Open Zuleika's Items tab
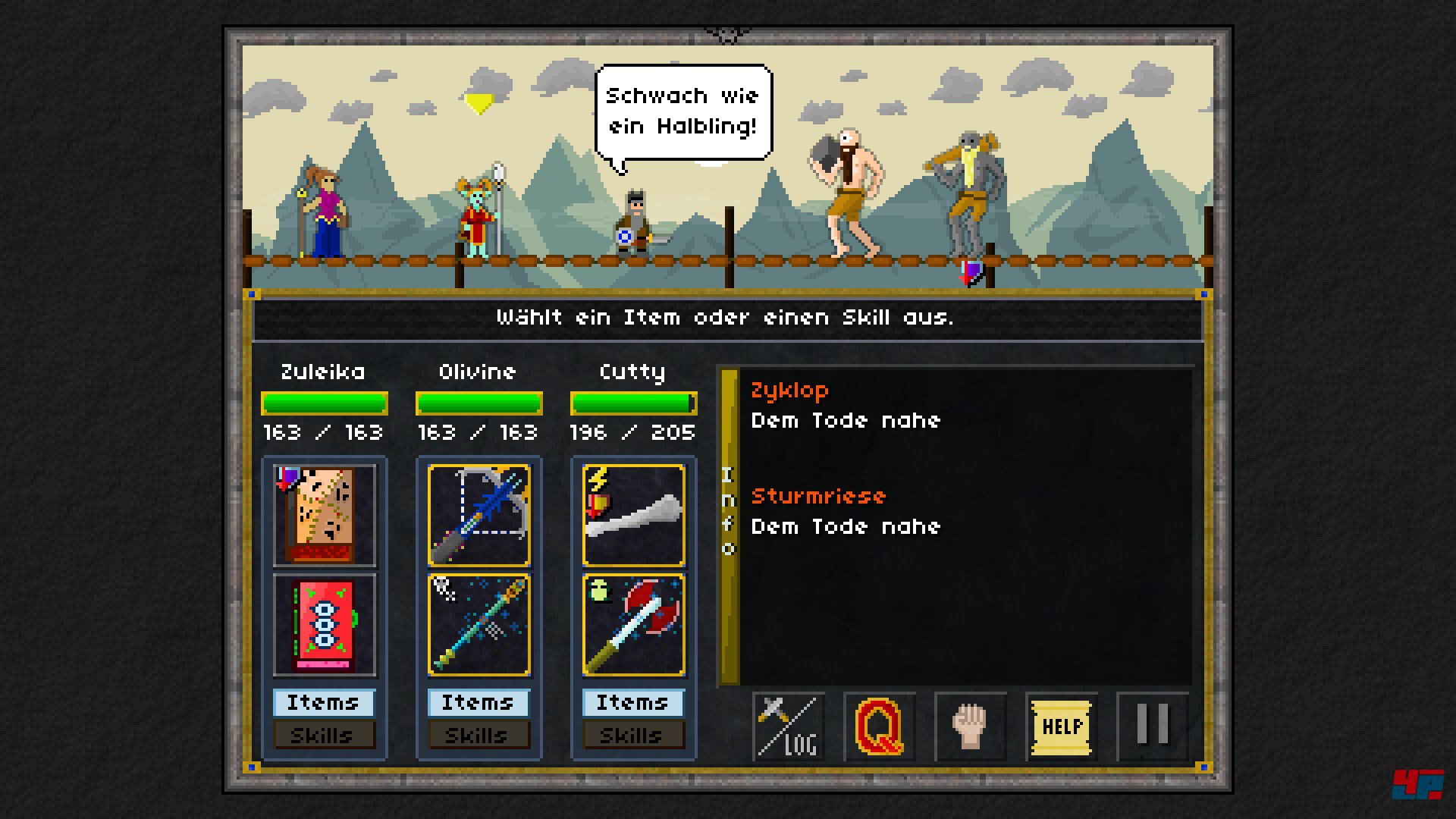This screenshot has height=819, width=1456. tap(324, 703)
